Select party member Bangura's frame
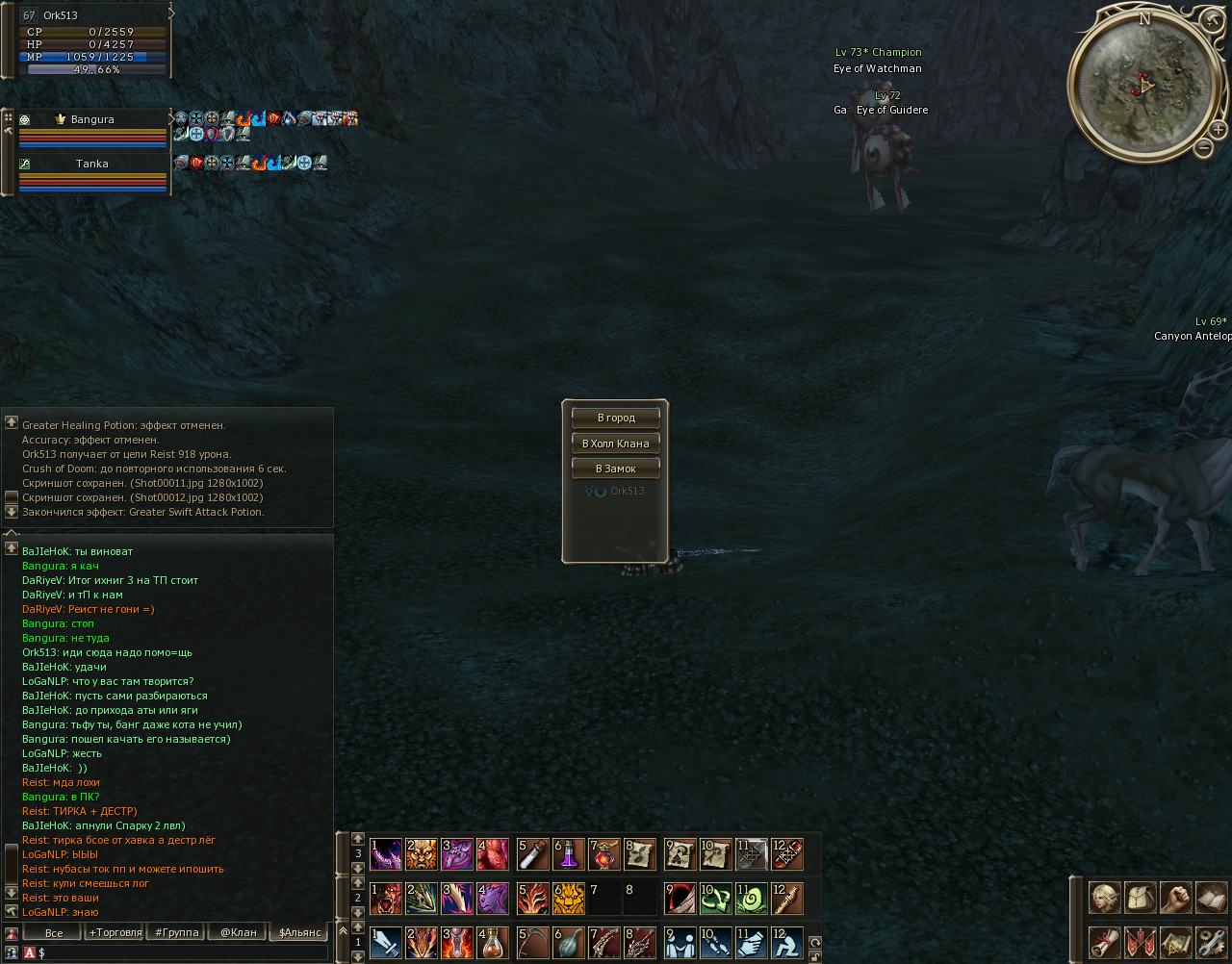The width and height of the screenshot is (1232, 964). point(92,128)
